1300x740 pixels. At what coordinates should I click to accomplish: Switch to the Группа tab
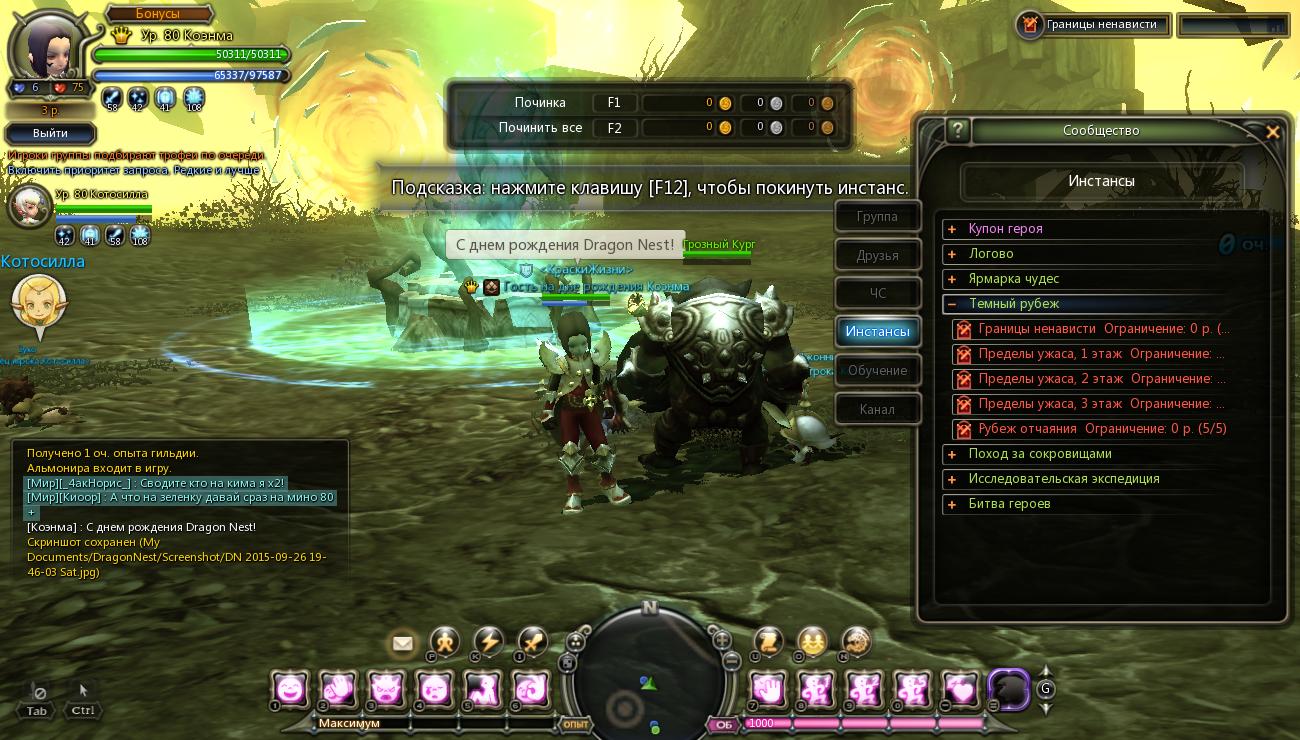pyautogui.click(x=877, y=217)
